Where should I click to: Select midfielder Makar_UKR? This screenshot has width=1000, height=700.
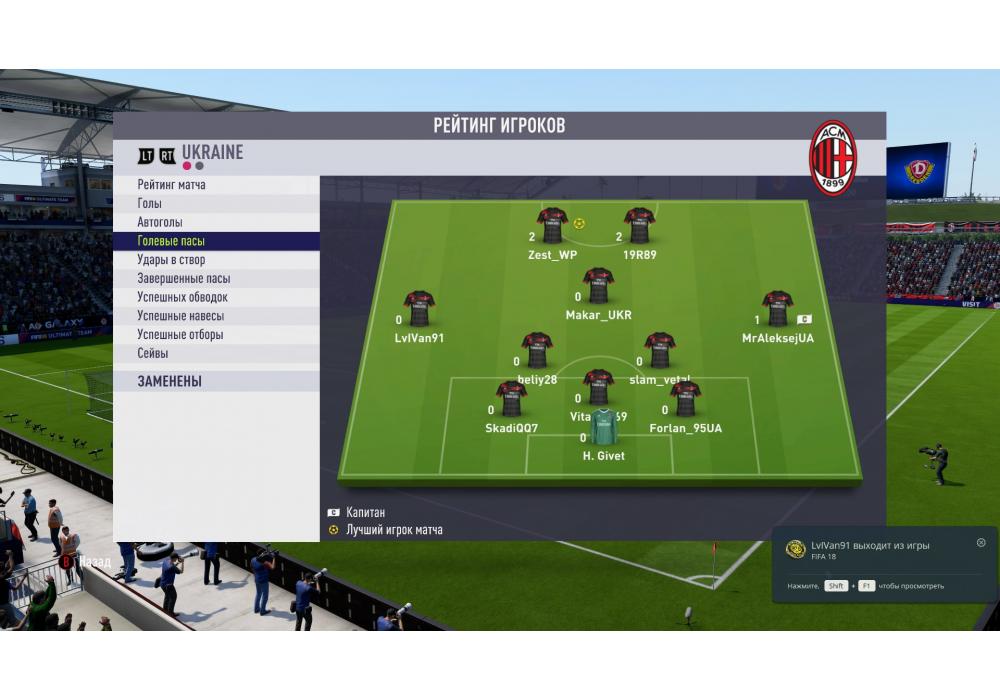pyautogui.click(x=598, y=286)
